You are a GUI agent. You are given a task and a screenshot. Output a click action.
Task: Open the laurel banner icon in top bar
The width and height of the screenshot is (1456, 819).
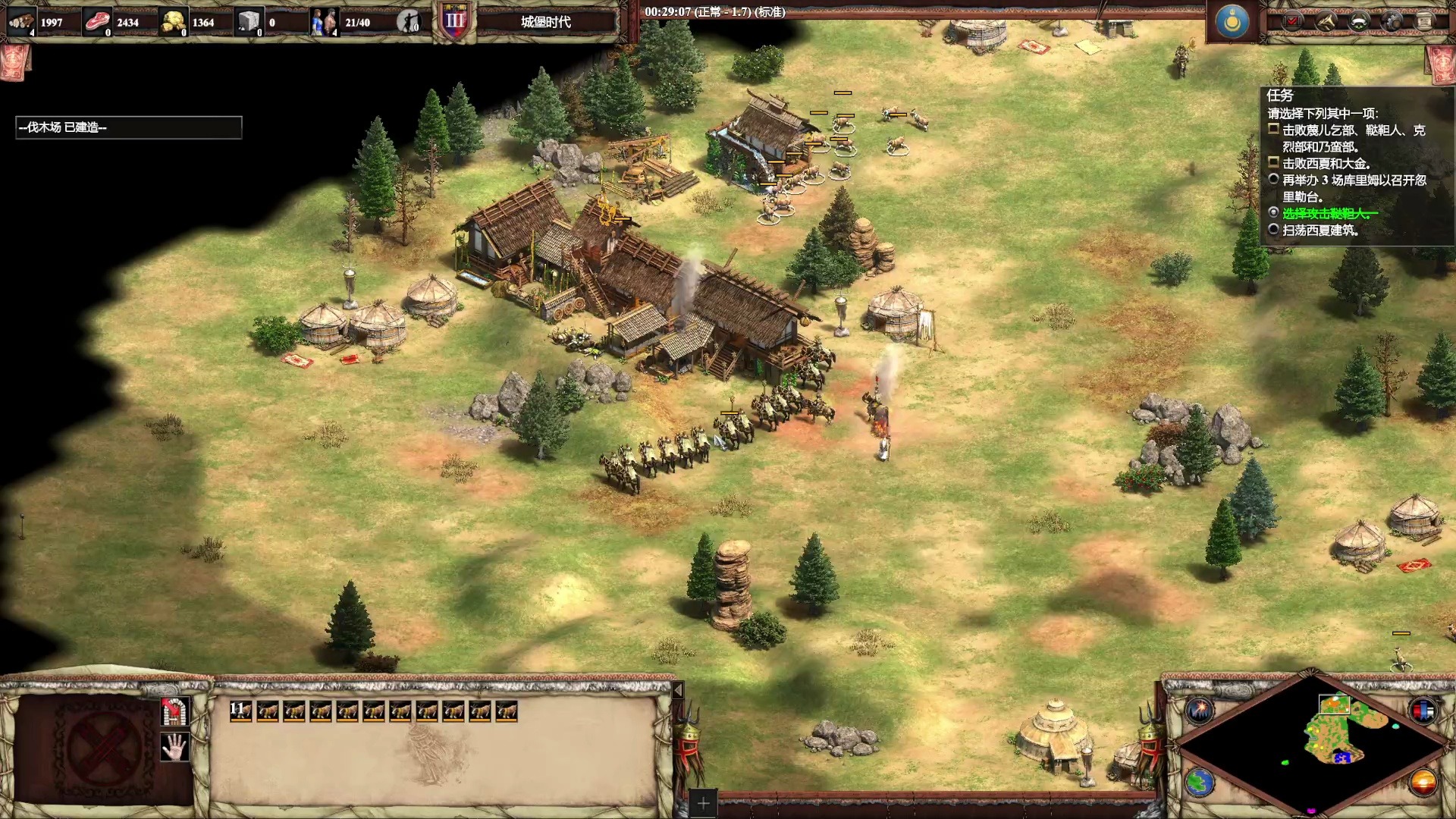pyautogui.click(x=1359, y=21)
